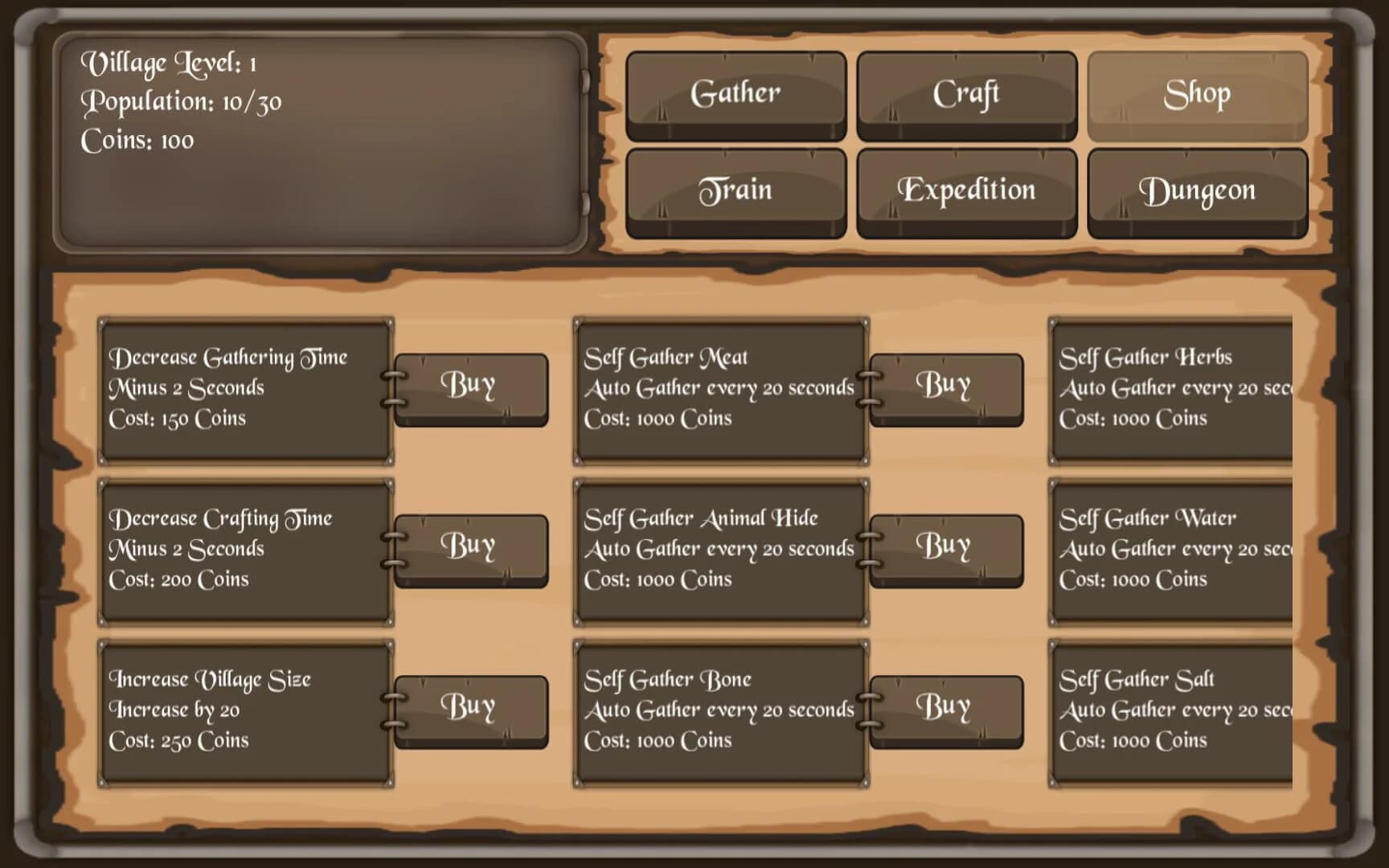Open the Shop section
The width and height of the screenshot is (1389, 868).
click(x=1197, y=93)
